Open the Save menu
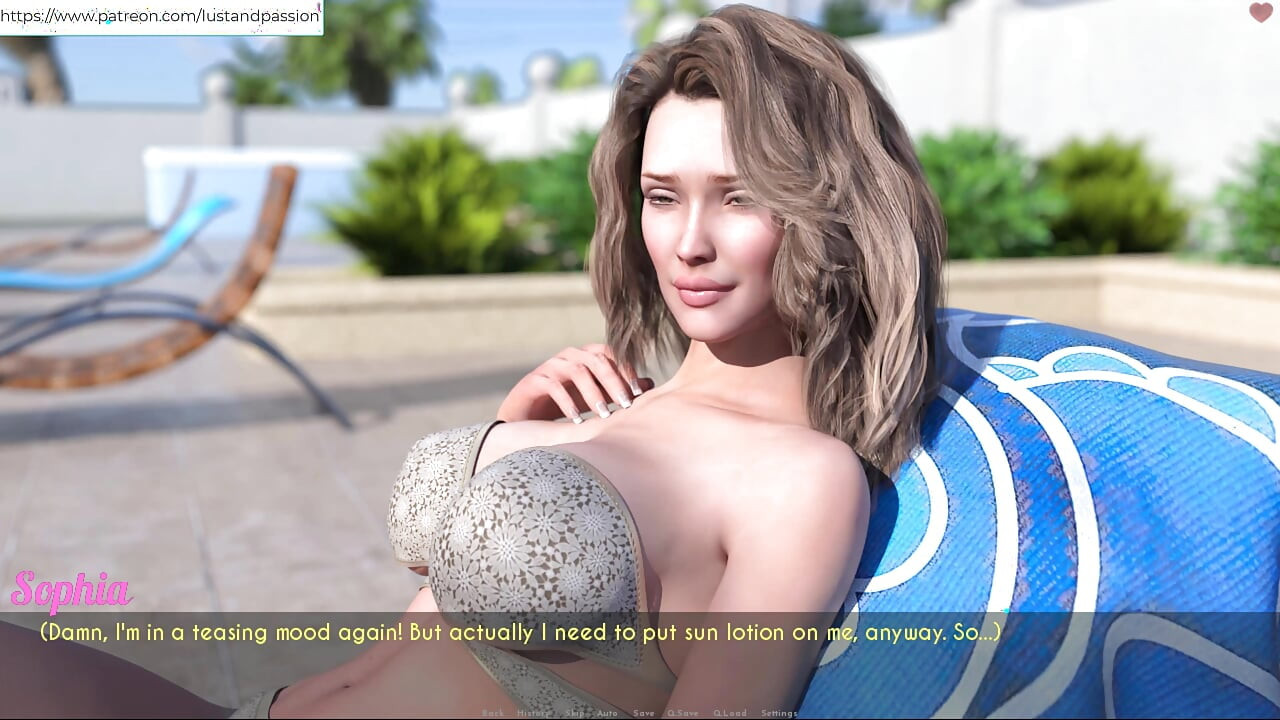This screenshot has height=720, width=1280. [644, 713]
